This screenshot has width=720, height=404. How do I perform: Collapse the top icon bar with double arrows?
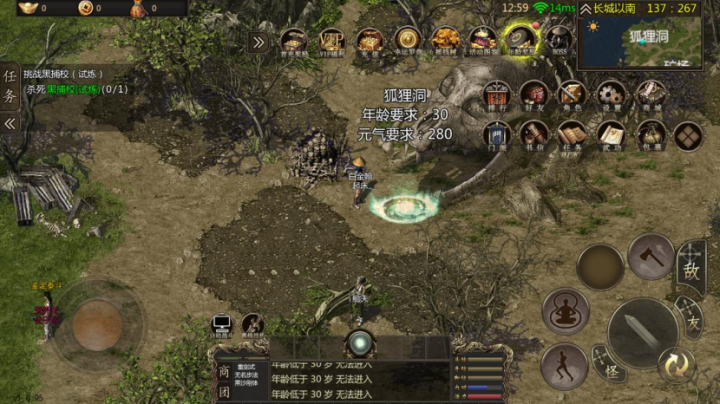258,42
